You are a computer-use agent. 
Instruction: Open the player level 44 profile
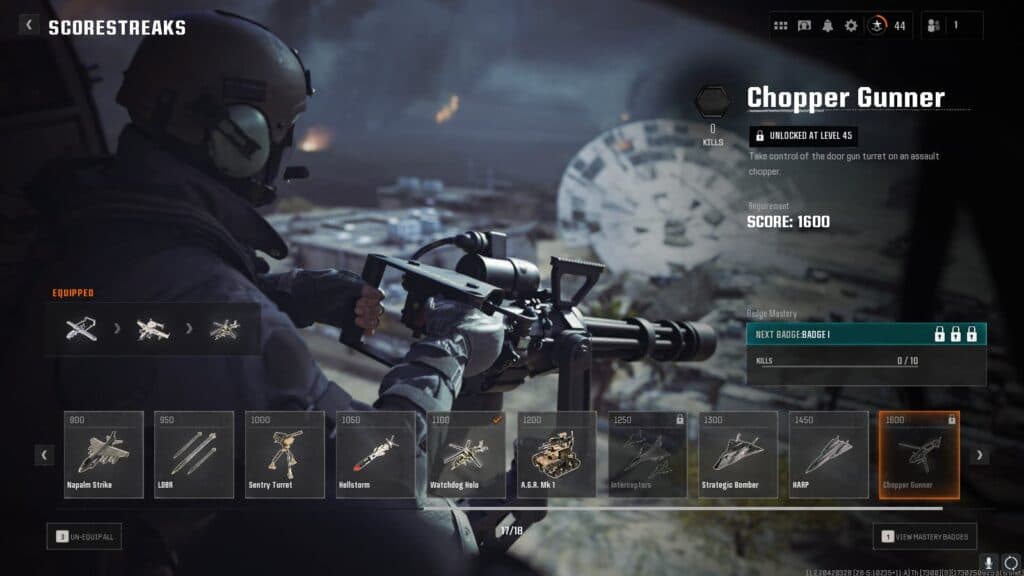pos(886,26)
